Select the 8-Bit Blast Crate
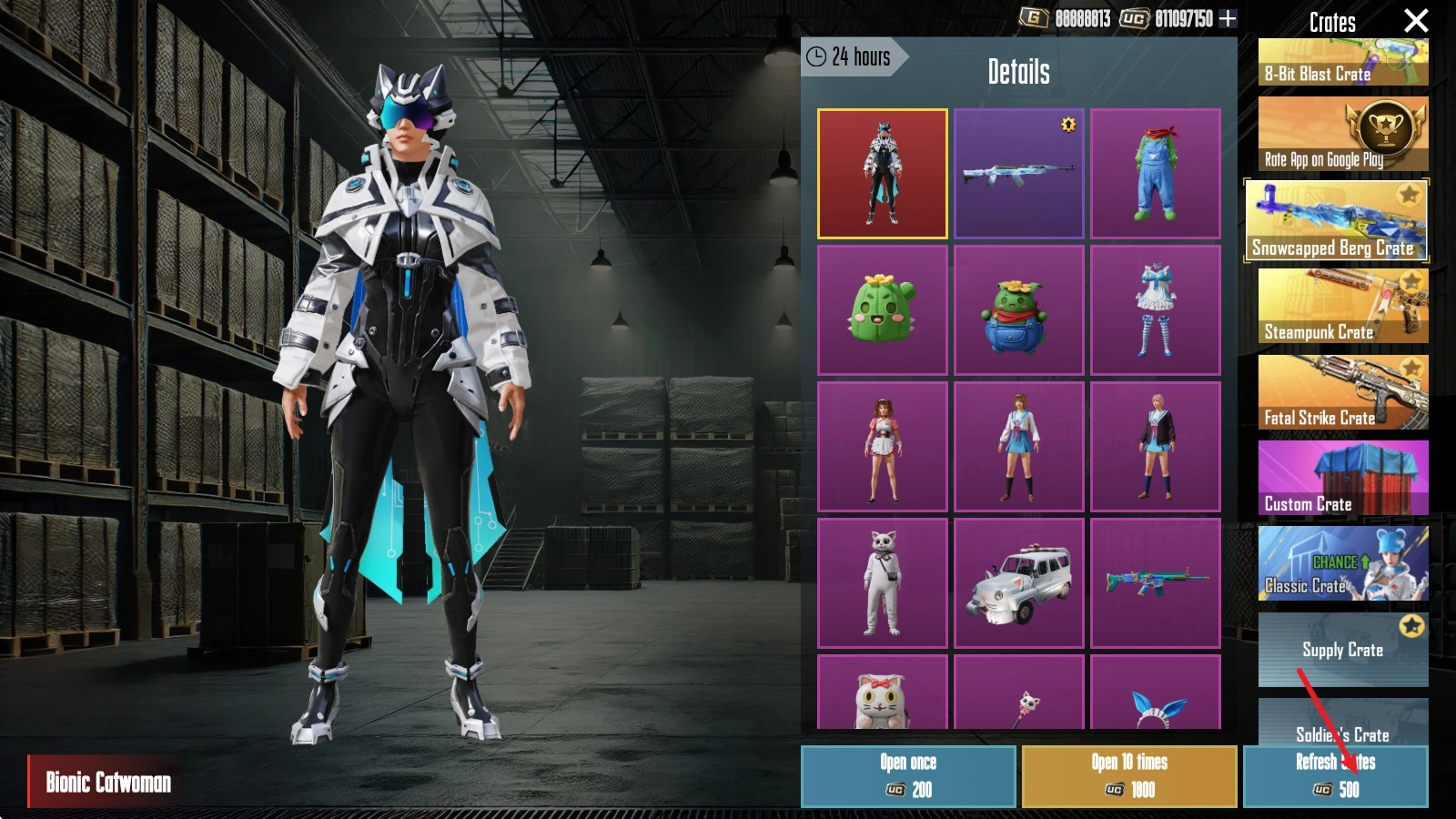1456x819 pixels. pyautogui.click(x=1343, y=63)
